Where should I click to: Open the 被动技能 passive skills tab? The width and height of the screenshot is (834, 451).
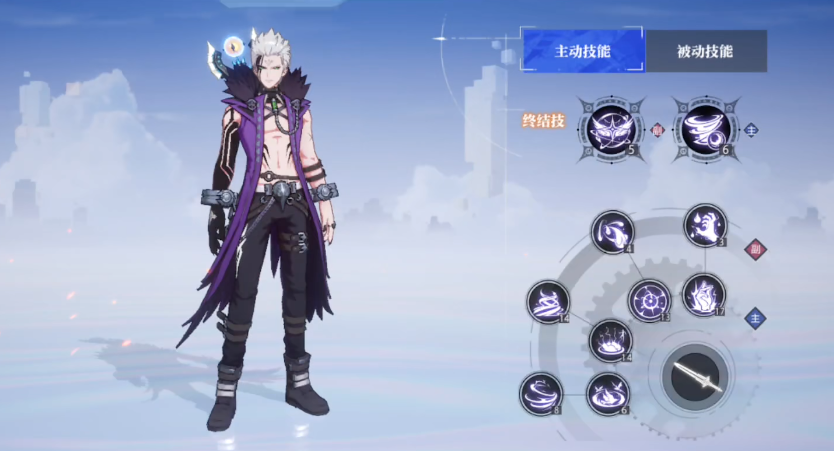(x=705, y=50)
